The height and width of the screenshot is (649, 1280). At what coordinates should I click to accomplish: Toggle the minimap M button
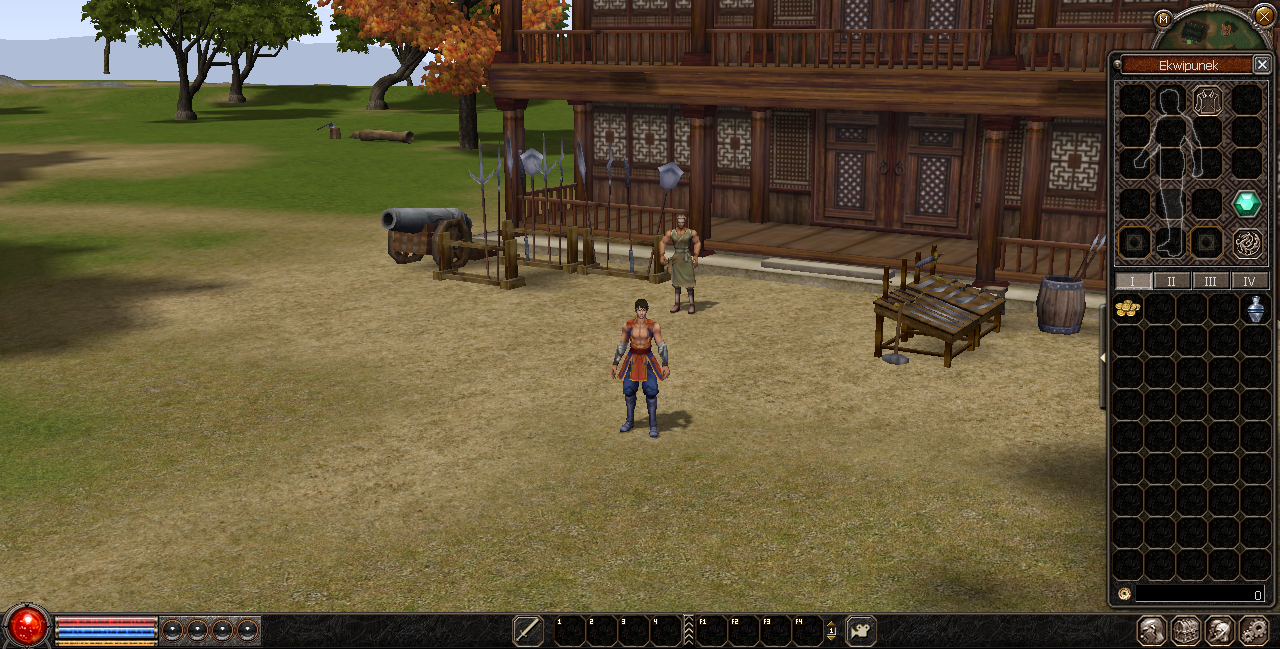click(1163, 18)
